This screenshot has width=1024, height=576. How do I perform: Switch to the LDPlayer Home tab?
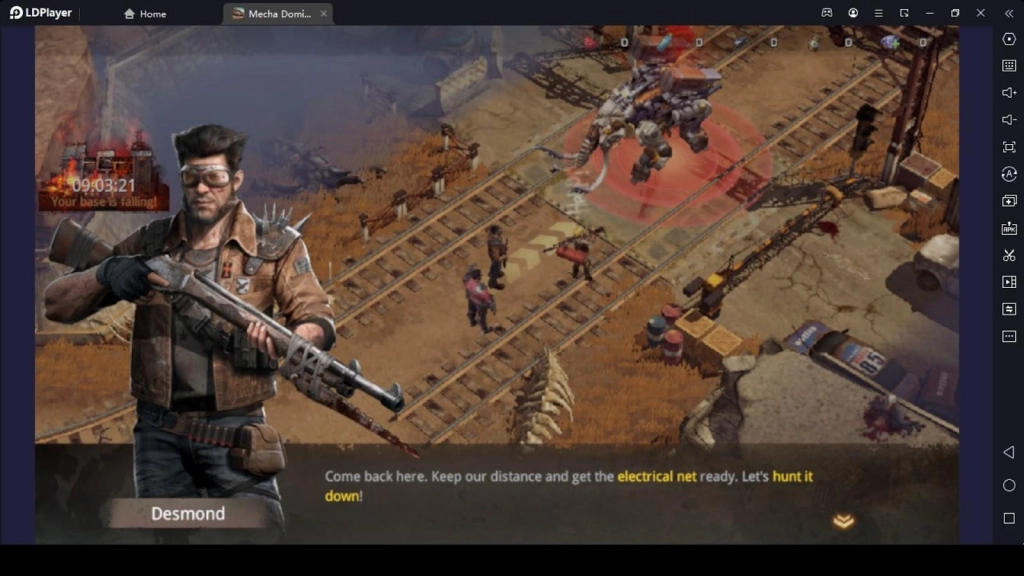[x=145, y=14]
